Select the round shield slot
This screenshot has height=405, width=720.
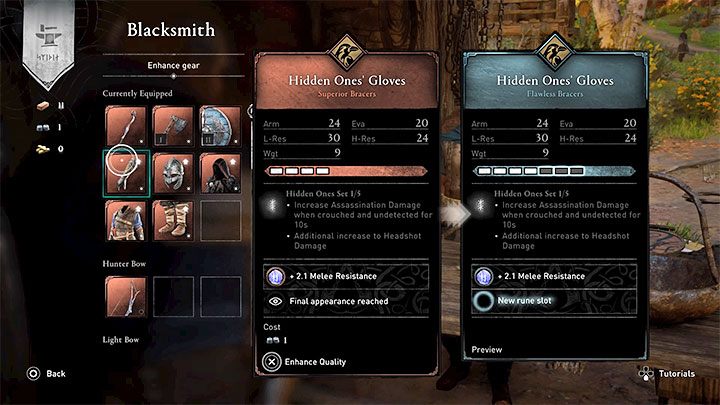point(220,125)
